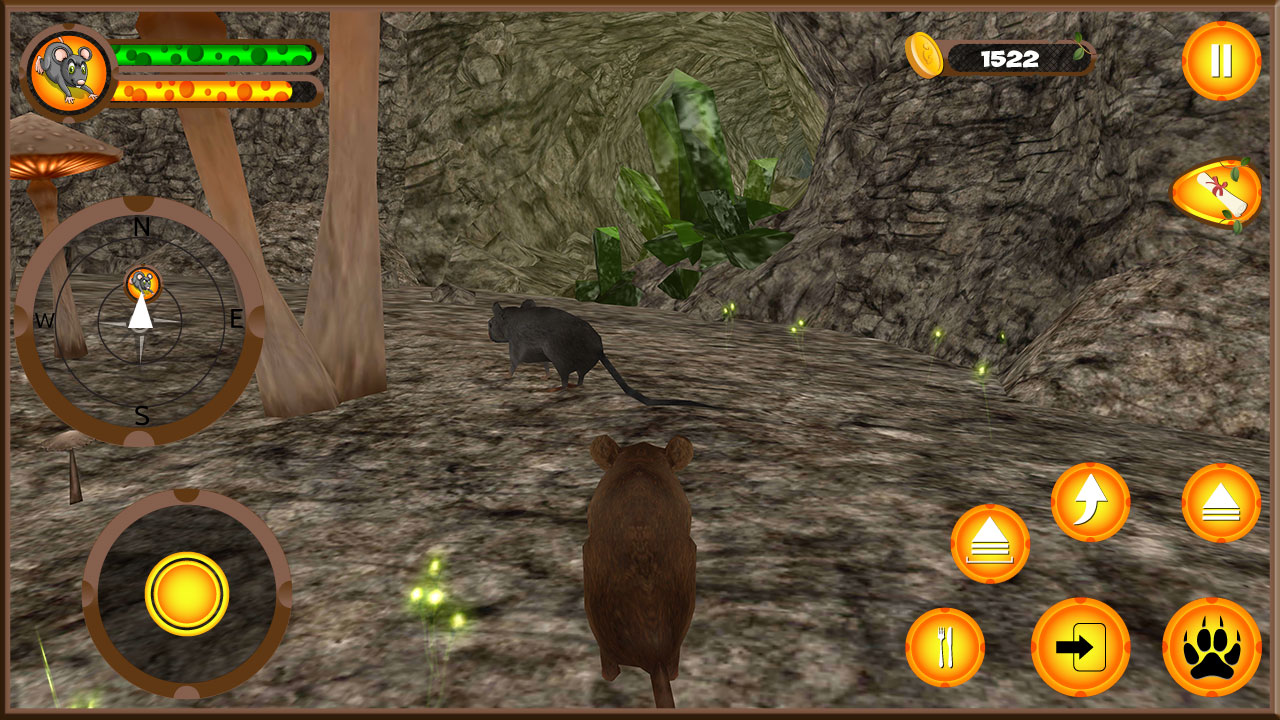Click the coin counter showing 1522
Image resolution: width=1280 pixels, height=720 pixels.
click(1010, 56)
